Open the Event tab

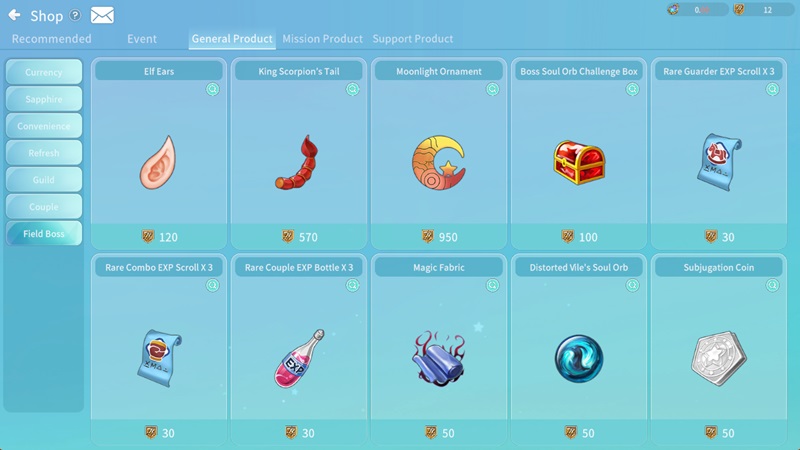click(142, 39)
